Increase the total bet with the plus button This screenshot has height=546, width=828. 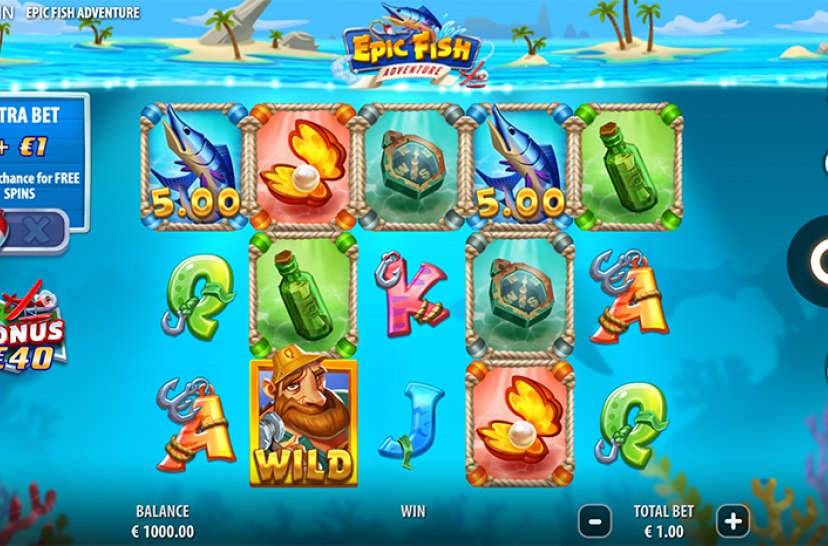click(733, 520)
